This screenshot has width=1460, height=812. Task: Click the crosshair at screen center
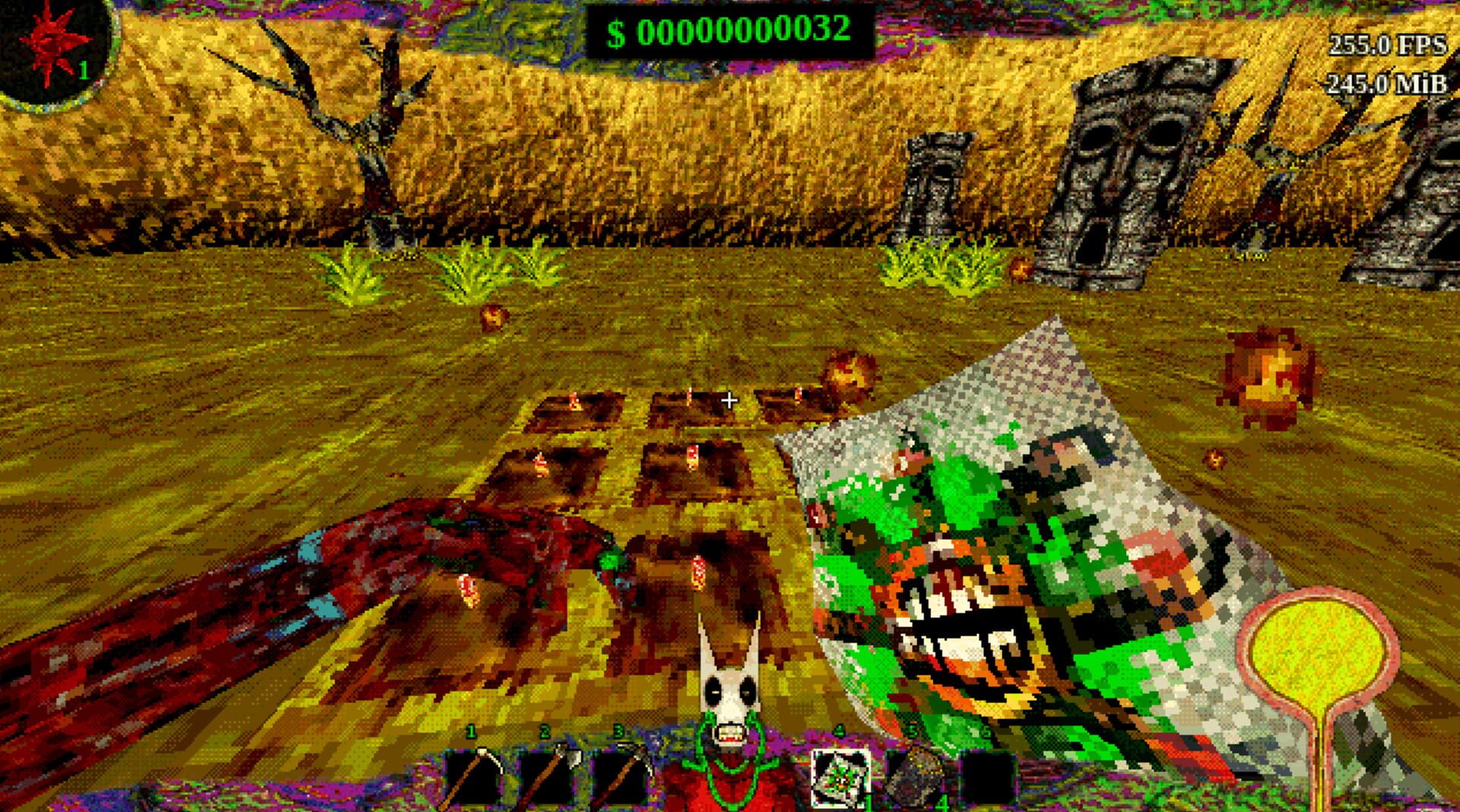pyautogui.click(x=729, y=398)
